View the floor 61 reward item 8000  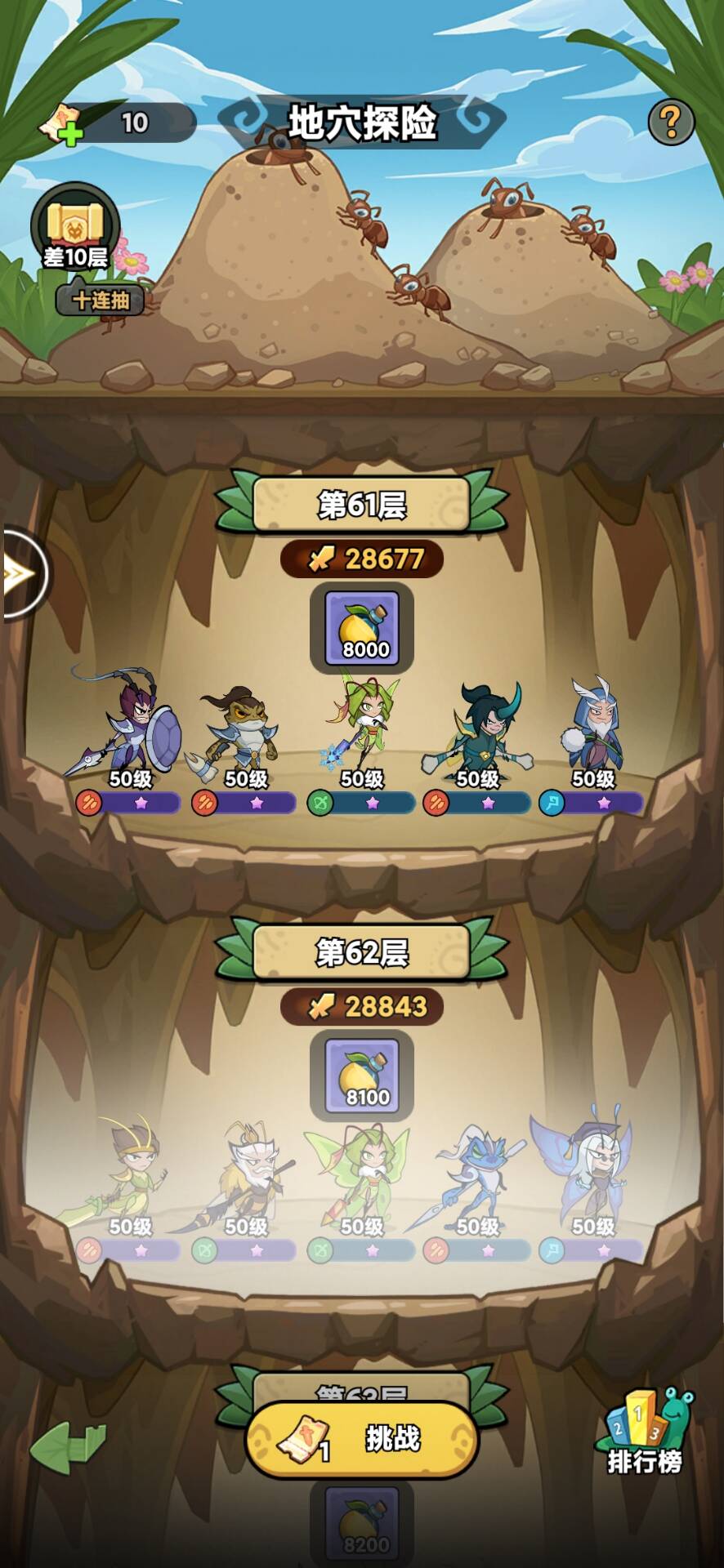362,627
